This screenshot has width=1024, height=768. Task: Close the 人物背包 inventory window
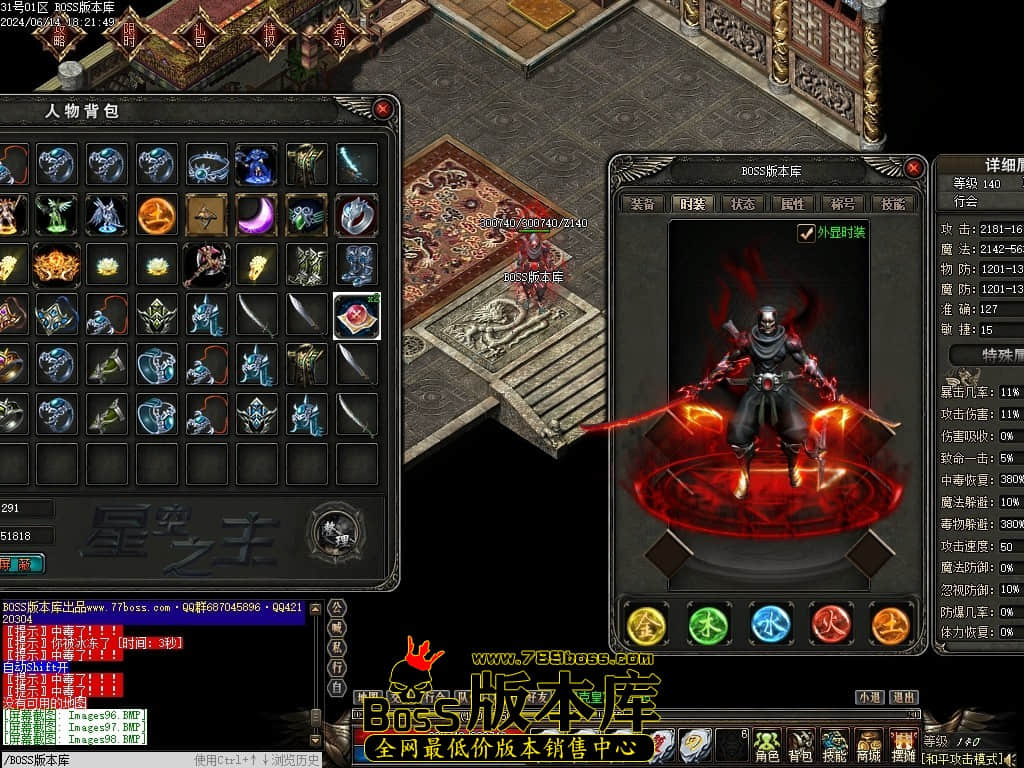coord(382,109)
